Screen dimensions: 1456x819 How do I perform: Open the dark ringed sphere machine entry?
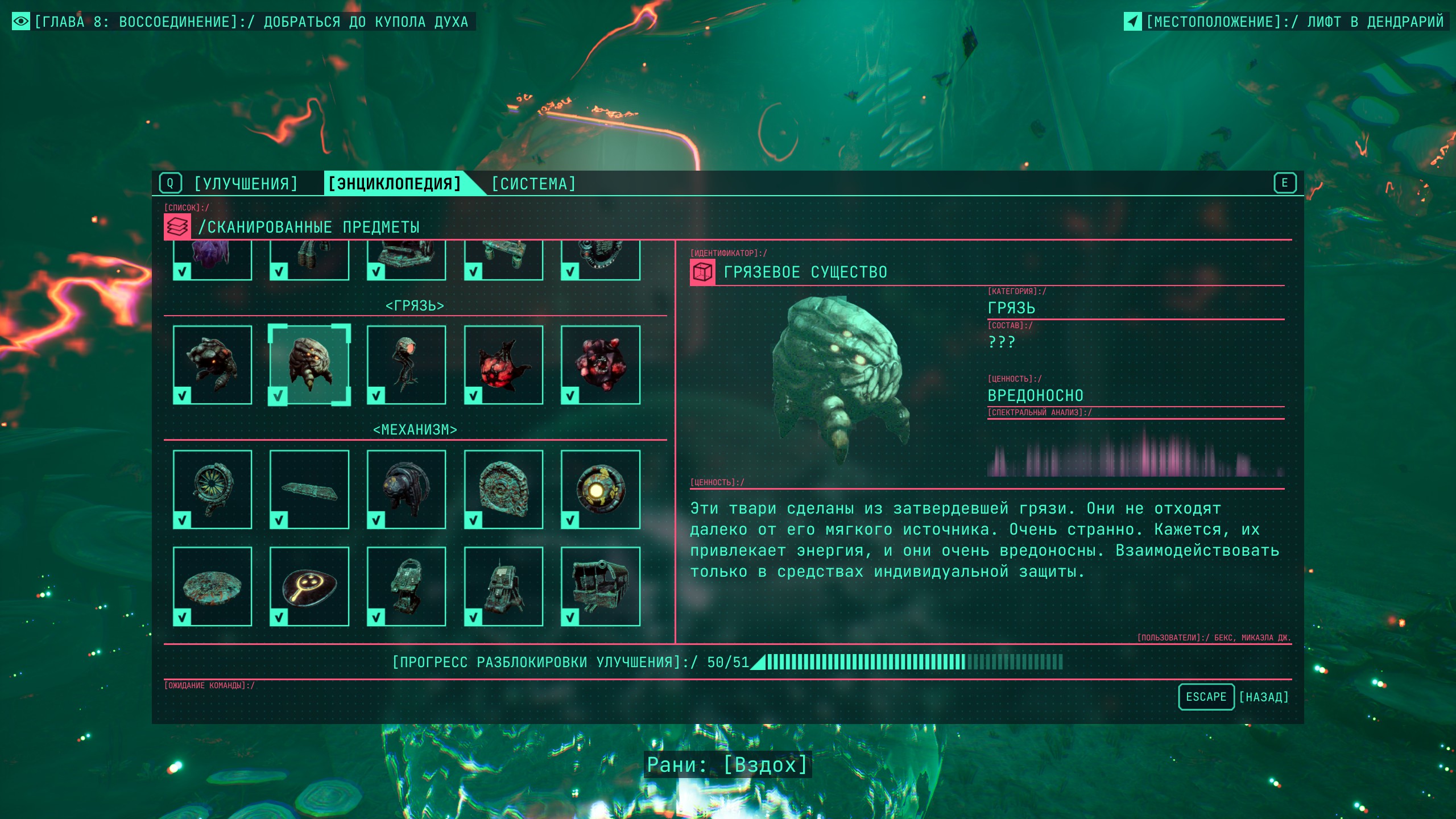[x=406, y=489]
